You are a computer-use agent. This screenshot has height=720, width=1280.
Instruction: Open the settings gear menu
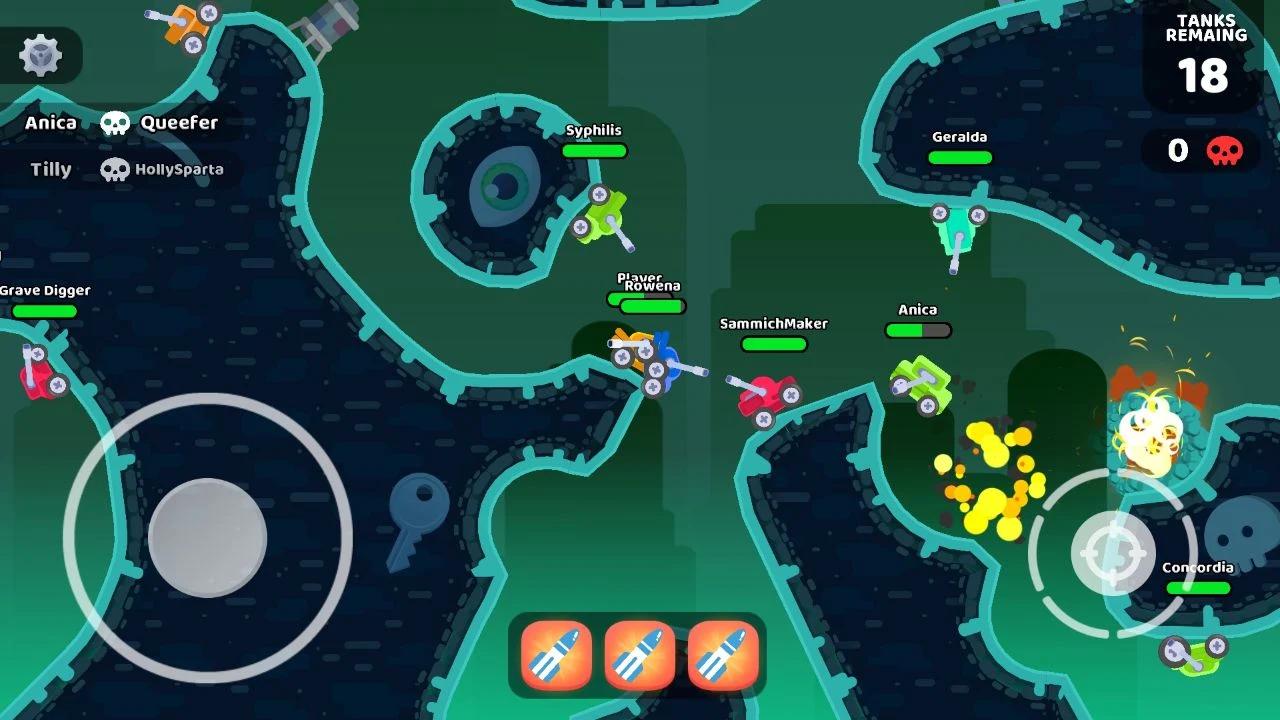[40, 55]
